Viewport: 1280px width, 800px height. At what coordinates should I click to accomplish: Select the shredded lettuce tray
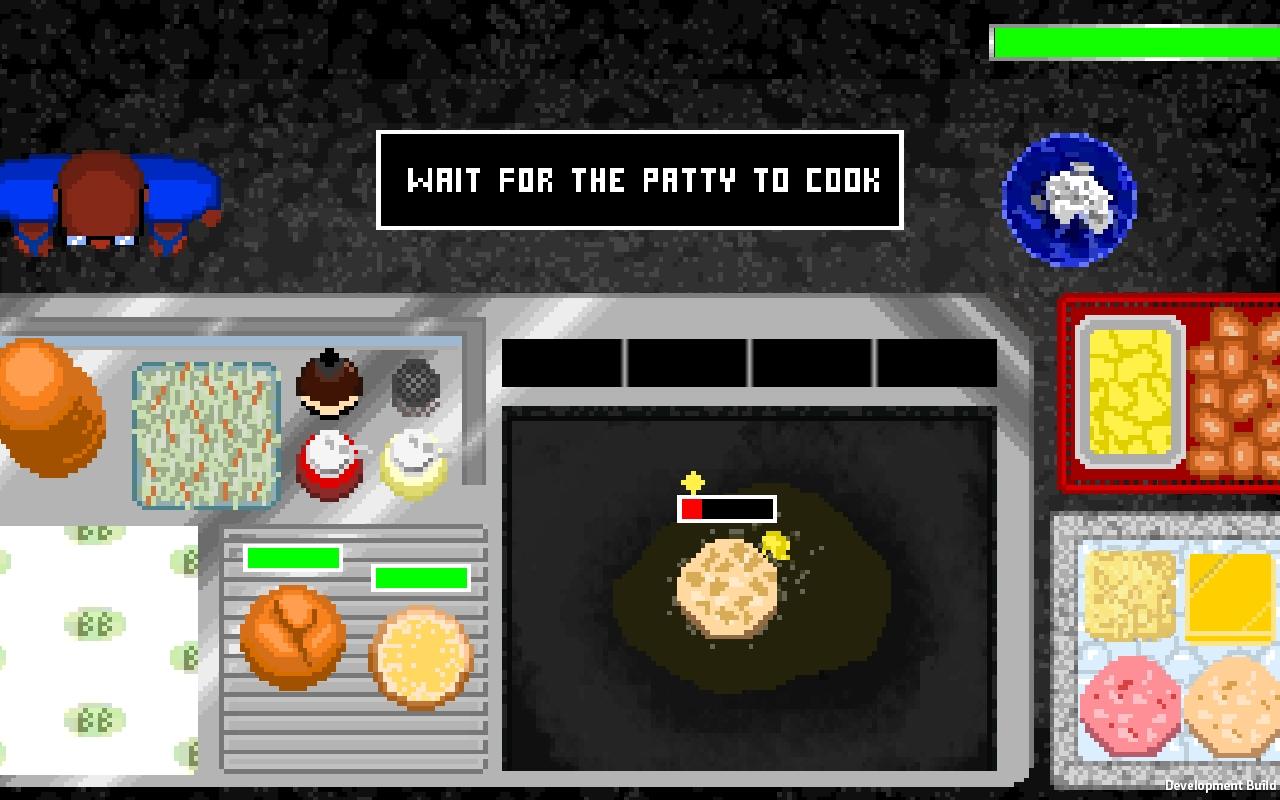click(205, 435)
